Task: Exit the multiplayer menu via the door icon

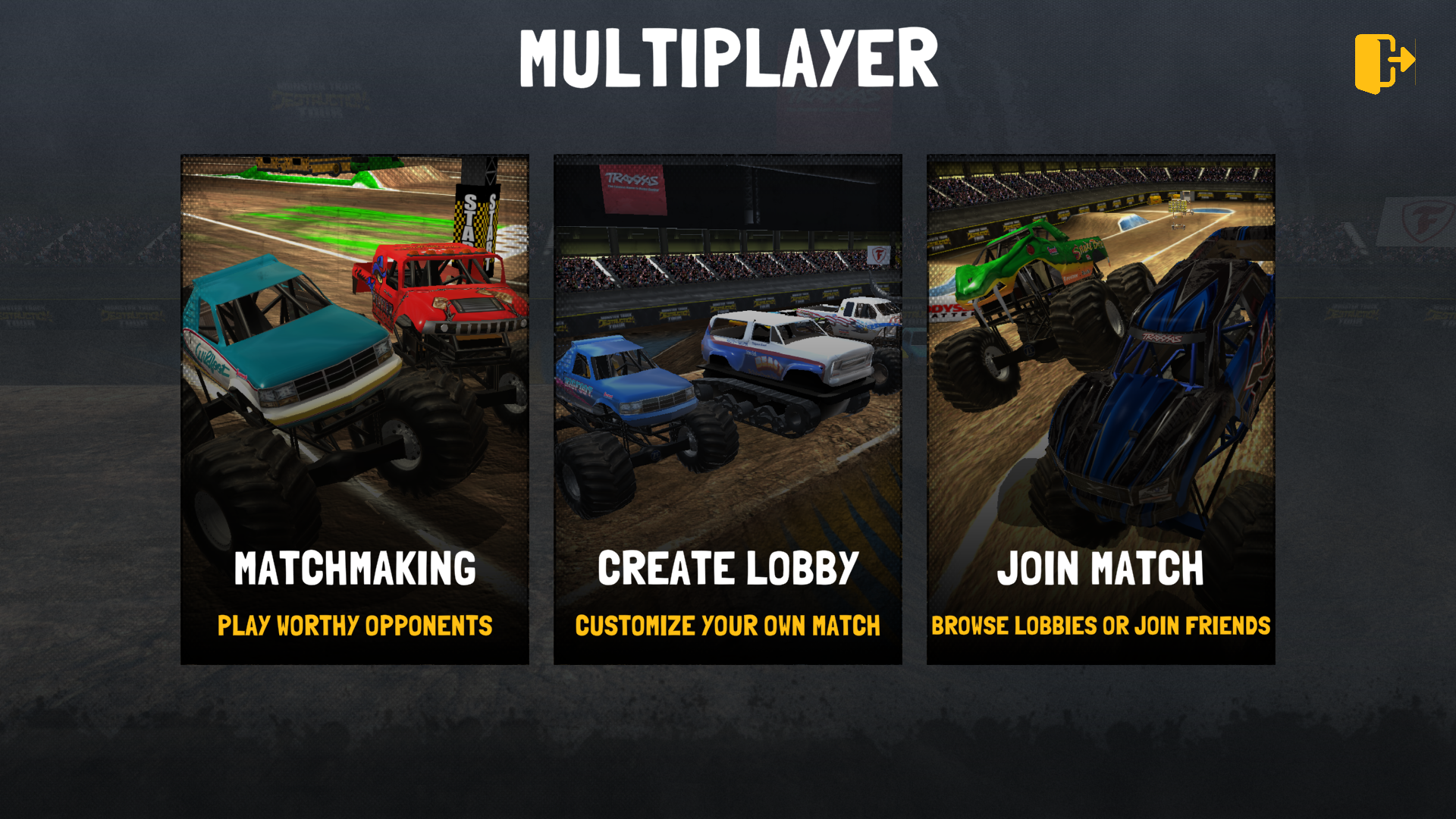Action: (1384, 62)
